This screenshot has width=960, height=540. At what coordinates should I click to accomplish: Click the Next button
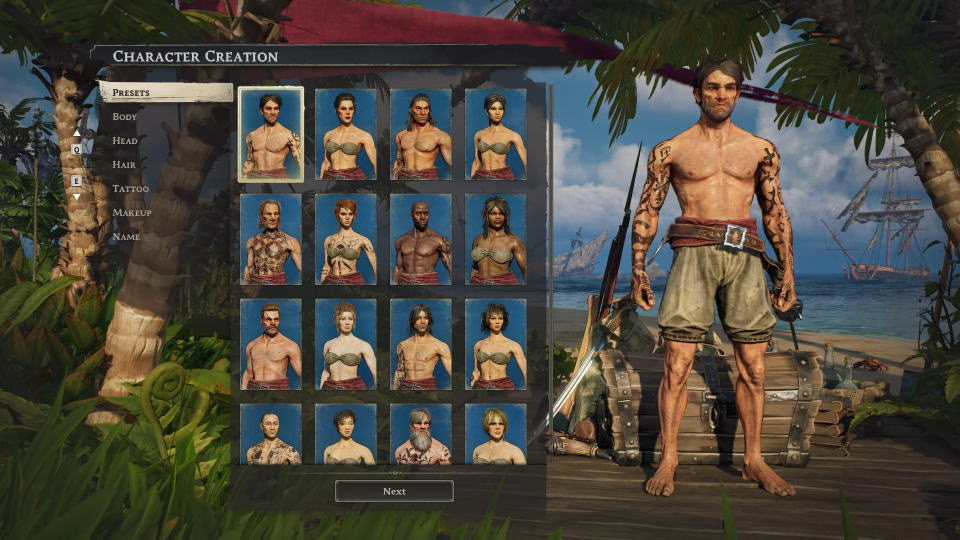click(394, 491)
